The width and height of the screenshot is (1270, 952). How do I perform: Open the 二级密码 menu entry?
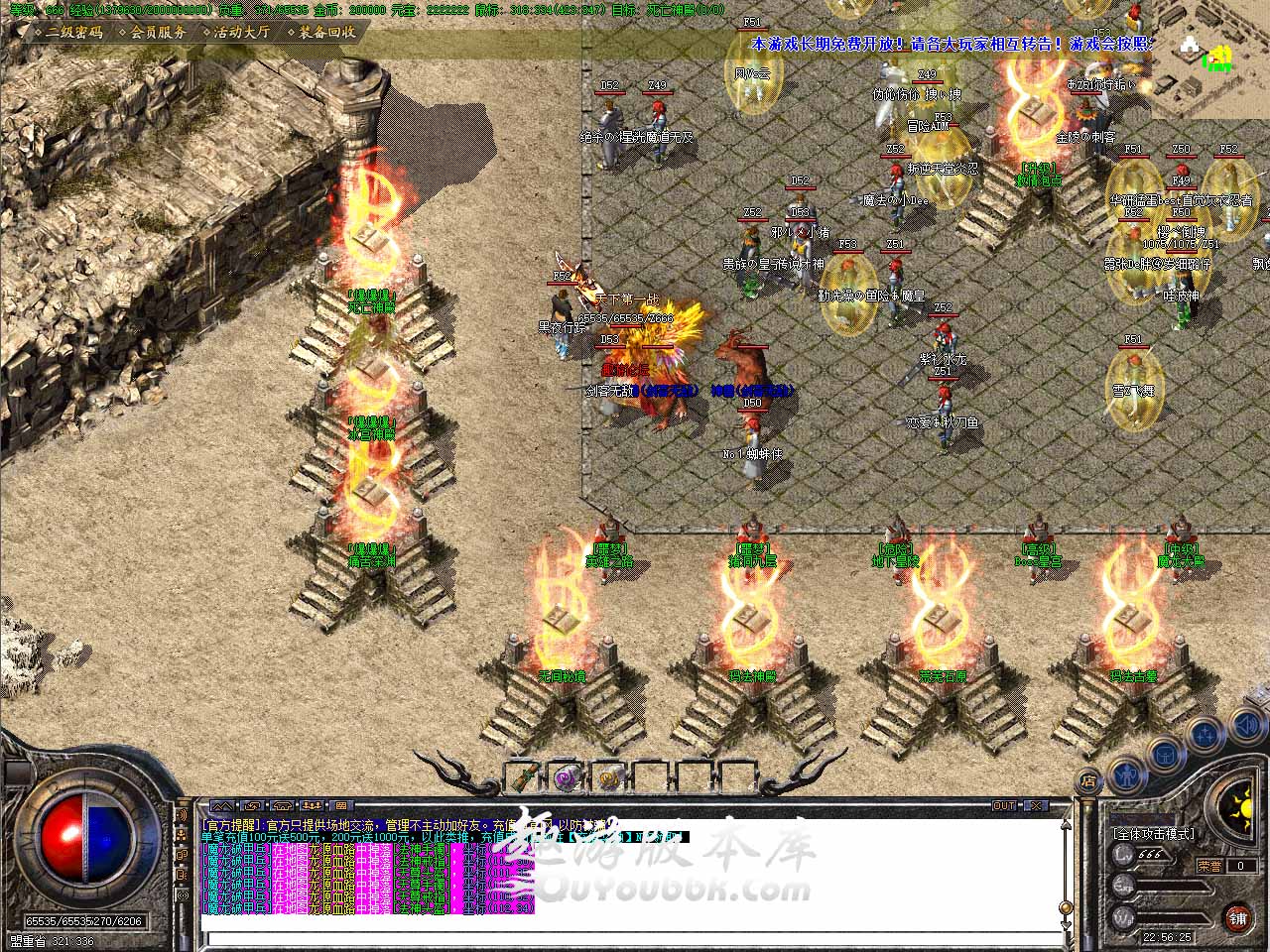(73, 32)
